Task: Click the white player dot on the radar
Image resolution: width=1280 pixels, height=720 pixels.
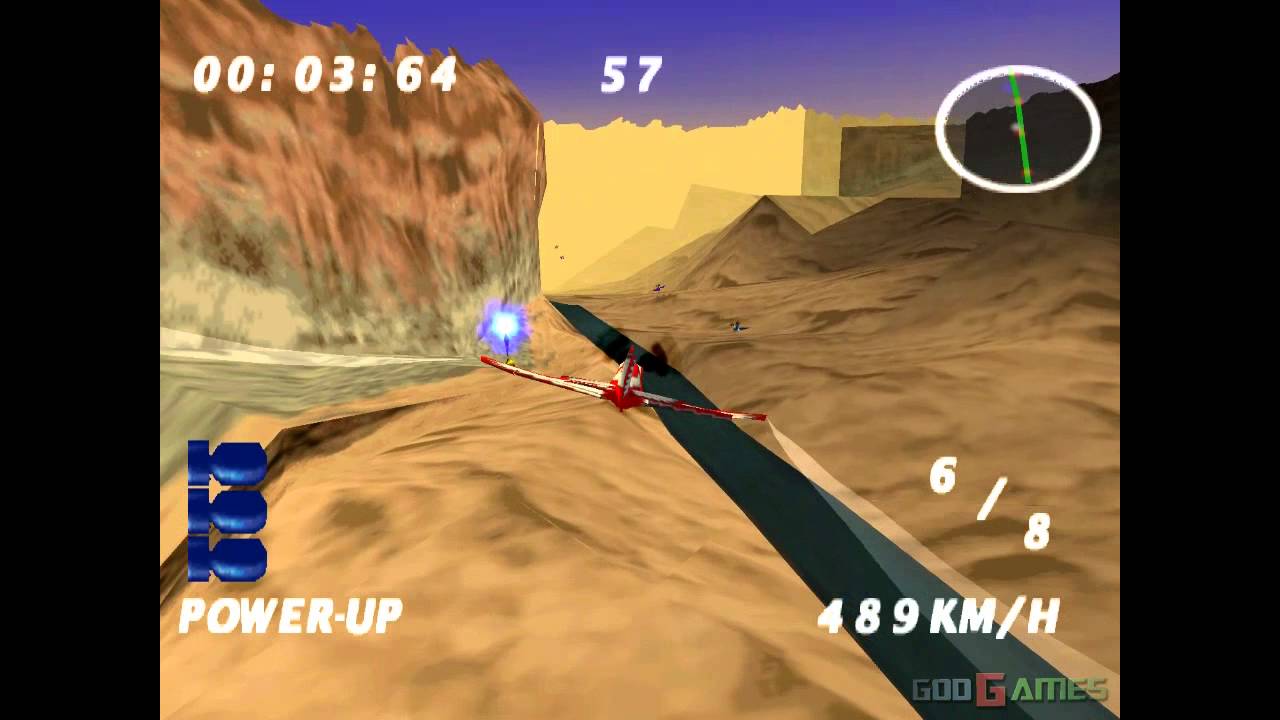Action: [1013, 126]
